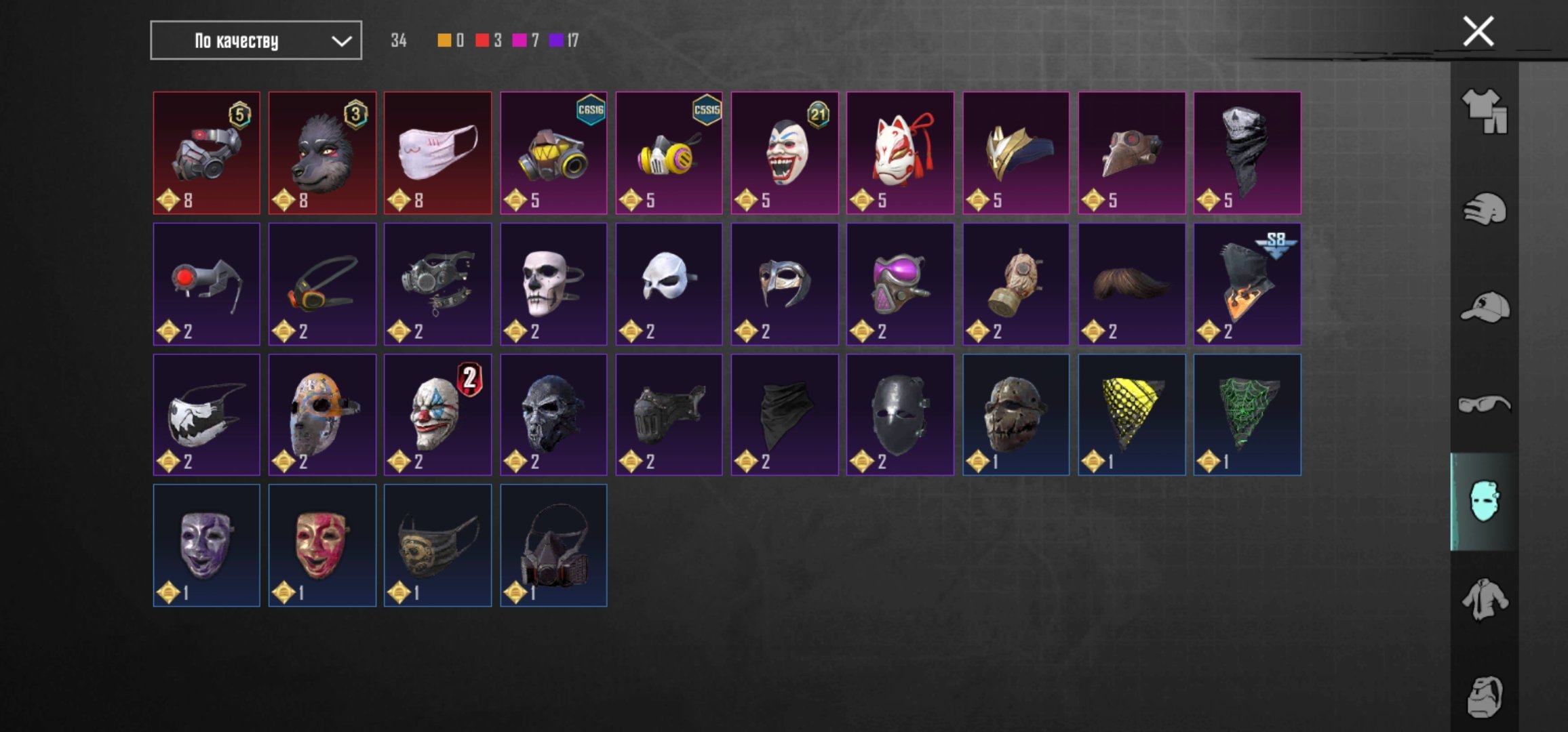Switch to the jacket category tab
1568x732 pixels.
pyautogui.click(x=1484, y=599)
